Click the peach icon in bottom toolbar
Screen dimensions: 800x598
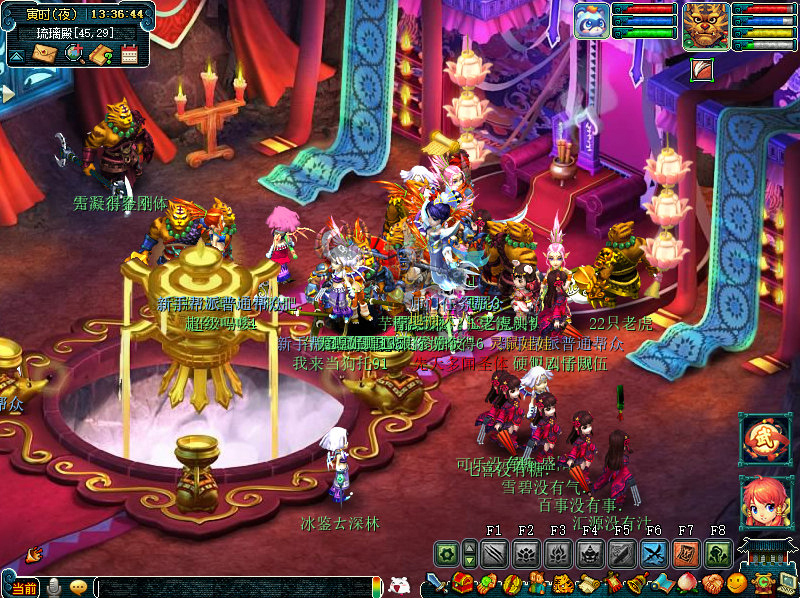pyautogui.click(x=688, y=583)
